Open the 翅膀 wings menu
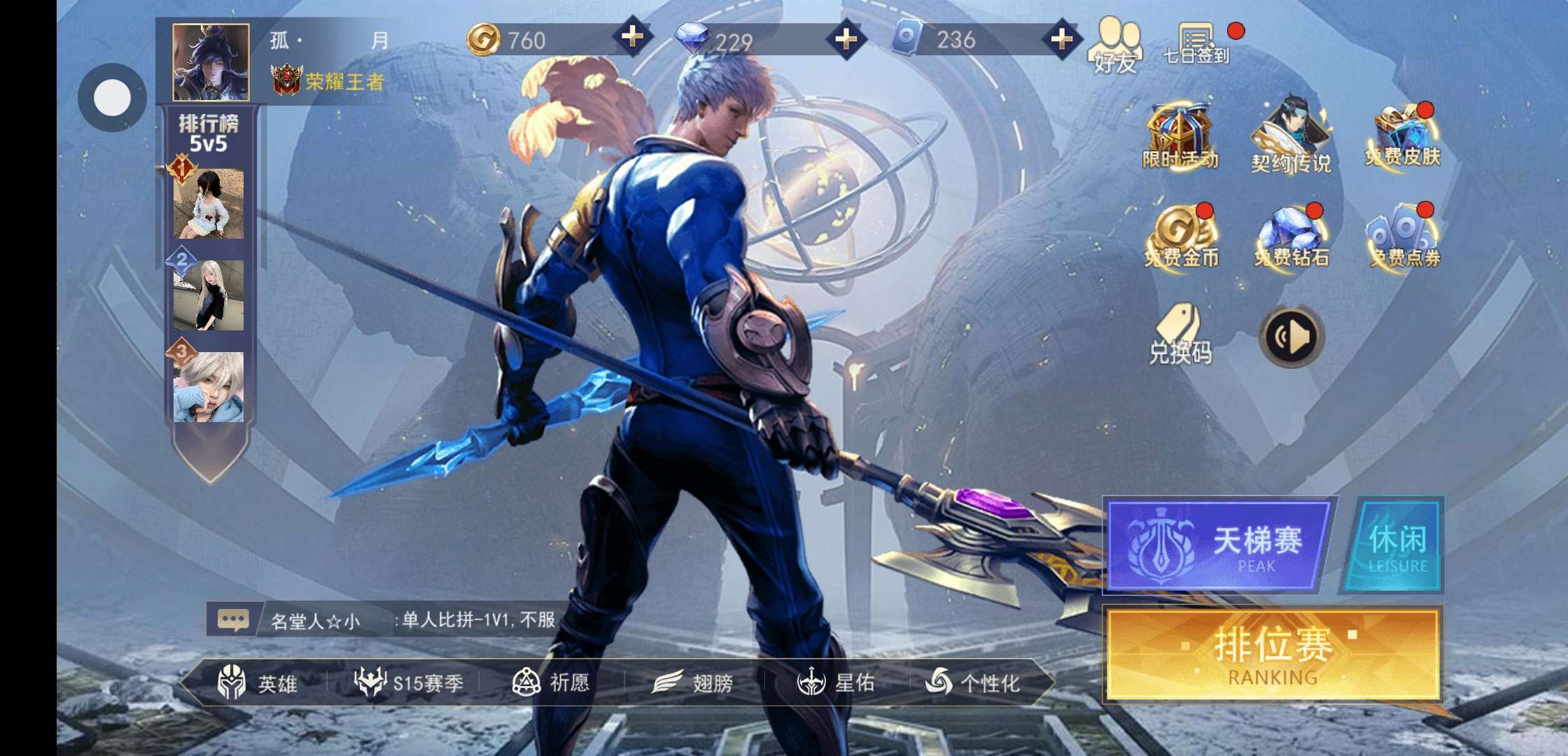The height and width of the screenshot is (756, 1568). tap(693, 682)
